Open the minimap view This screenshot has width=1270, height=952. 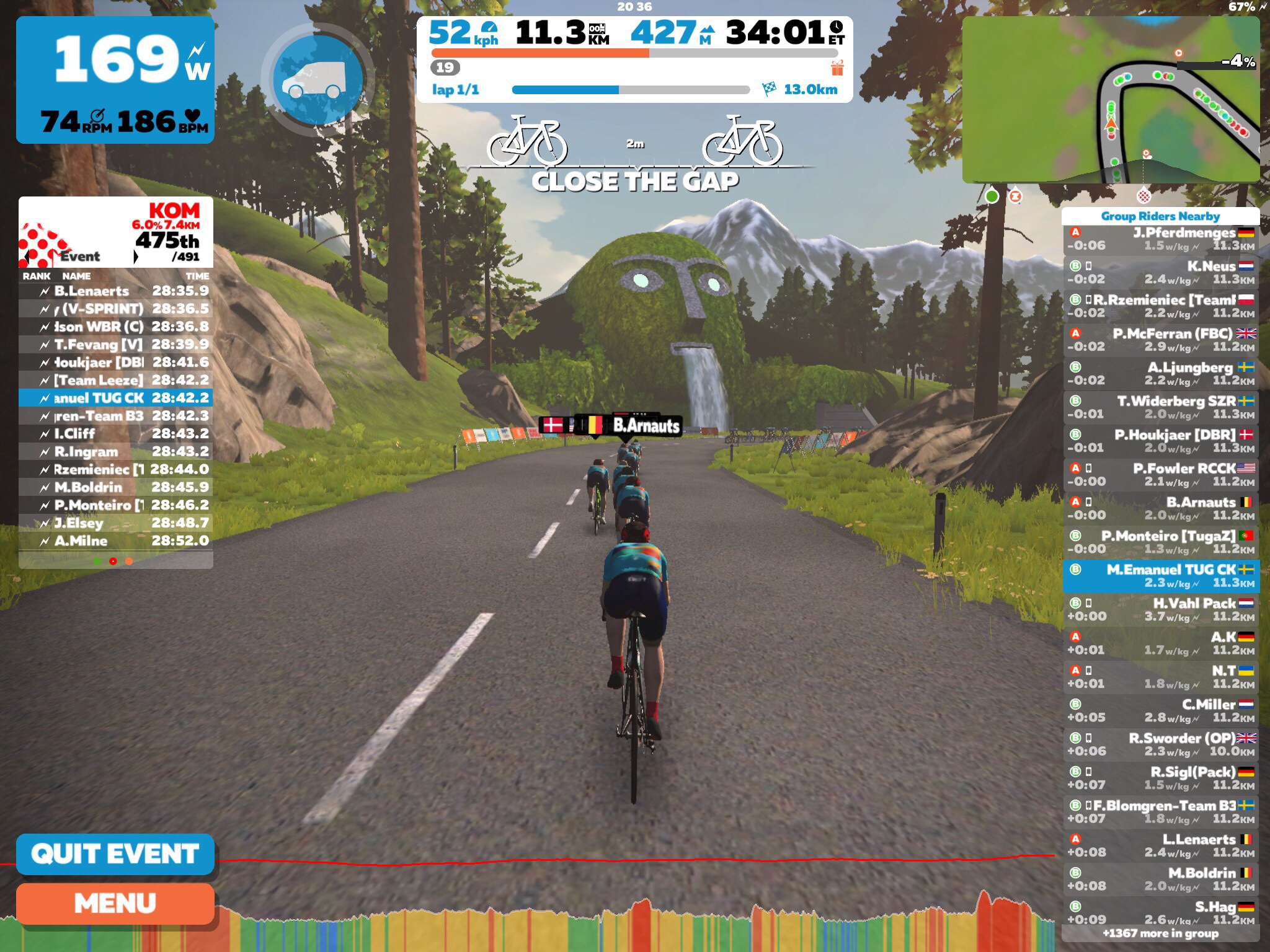coord(1110,99)
